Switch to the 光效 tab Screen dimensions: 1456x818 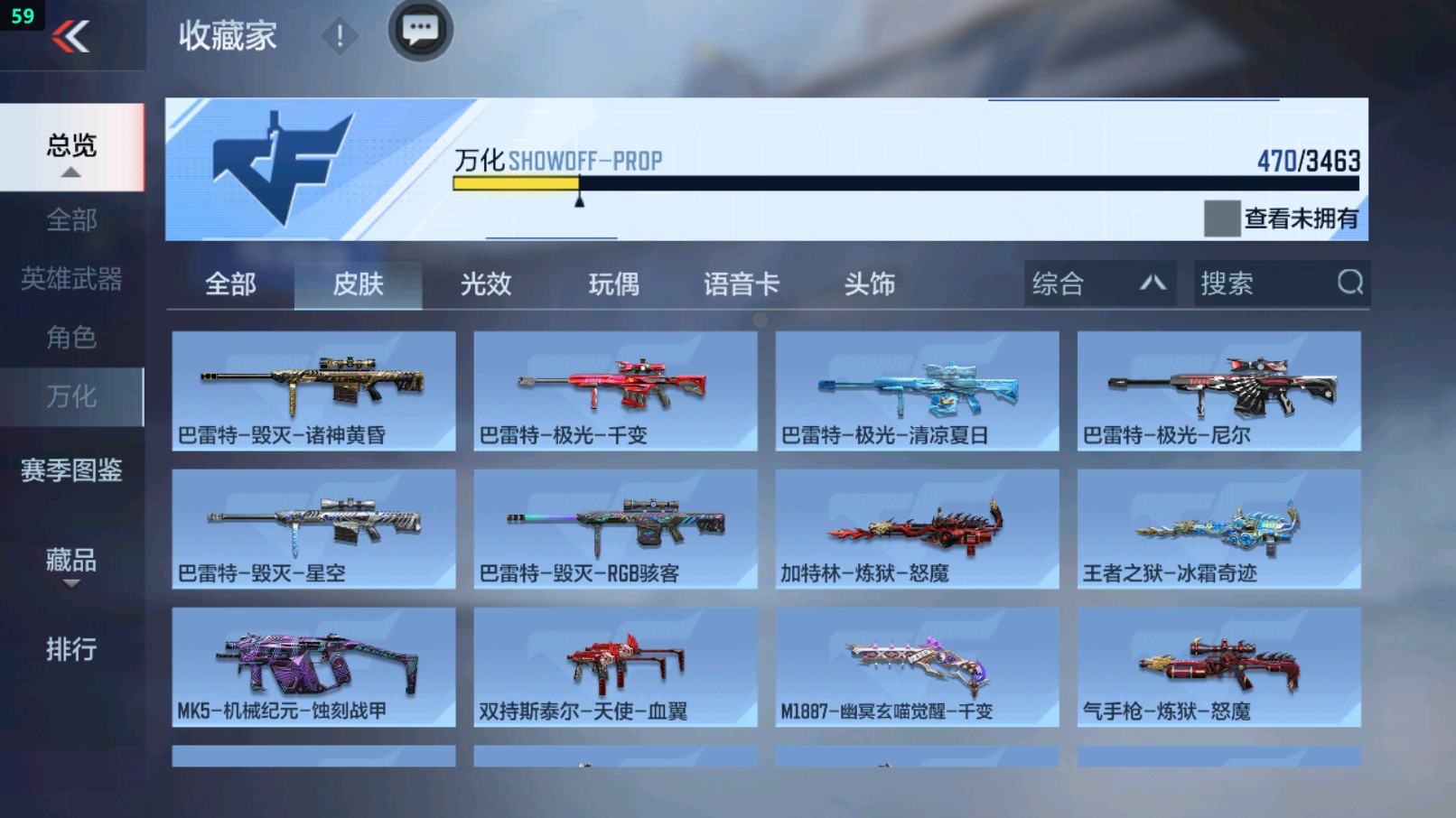point(486,284)
